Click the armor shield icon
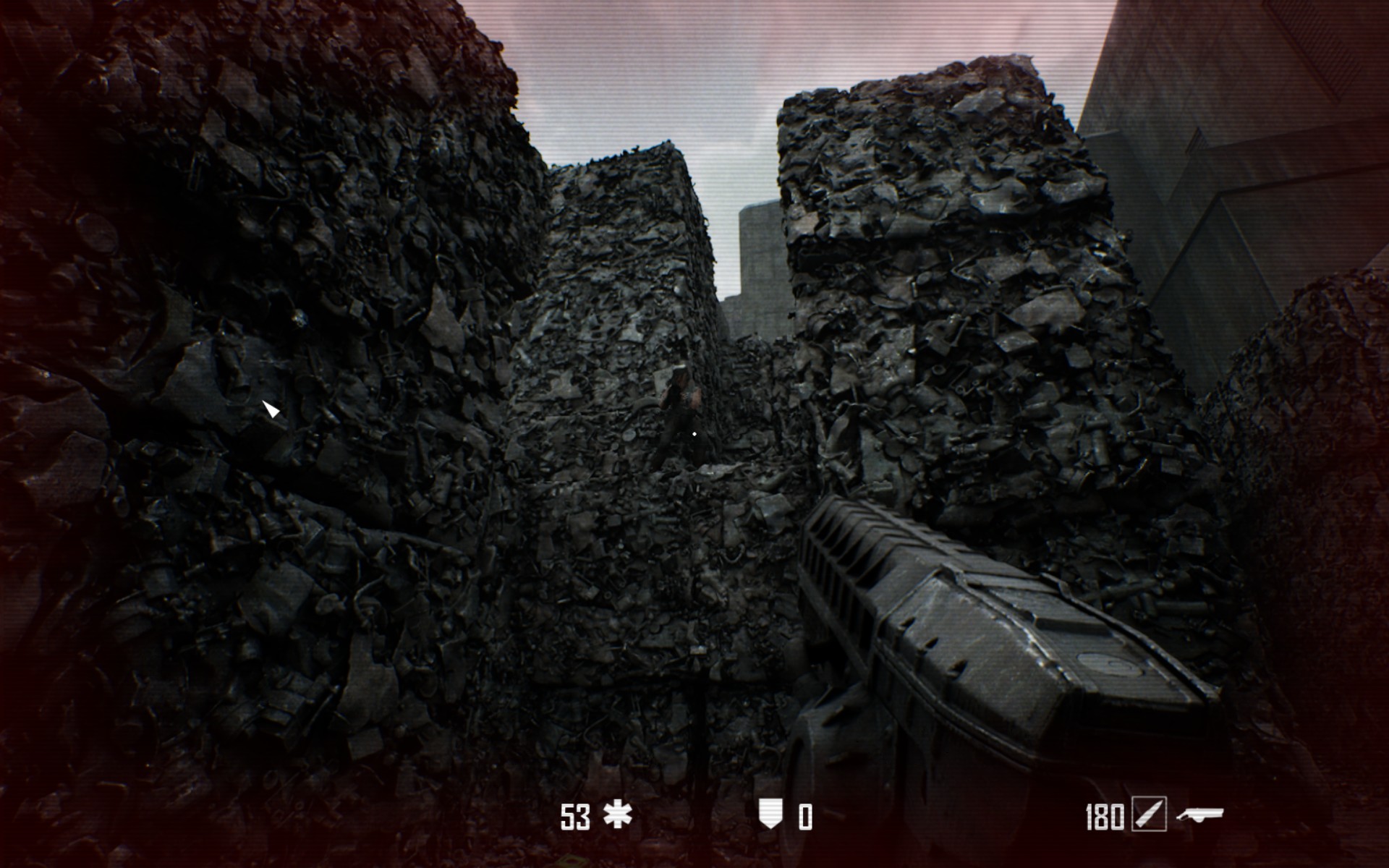 point(770,815)
